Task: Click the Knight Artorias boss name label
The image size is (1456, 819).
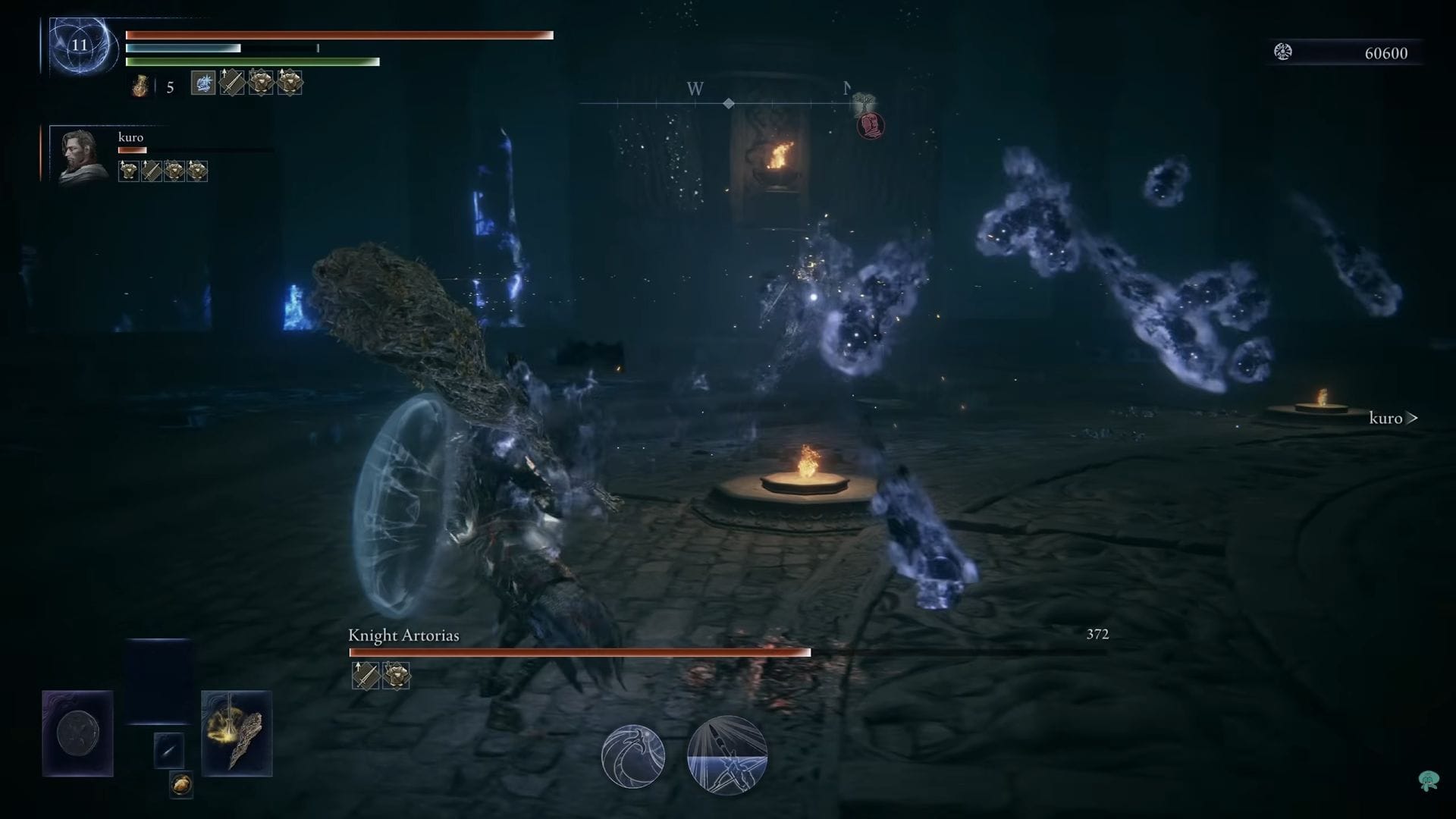Action: pyautogui.click(x=403, y=635)
